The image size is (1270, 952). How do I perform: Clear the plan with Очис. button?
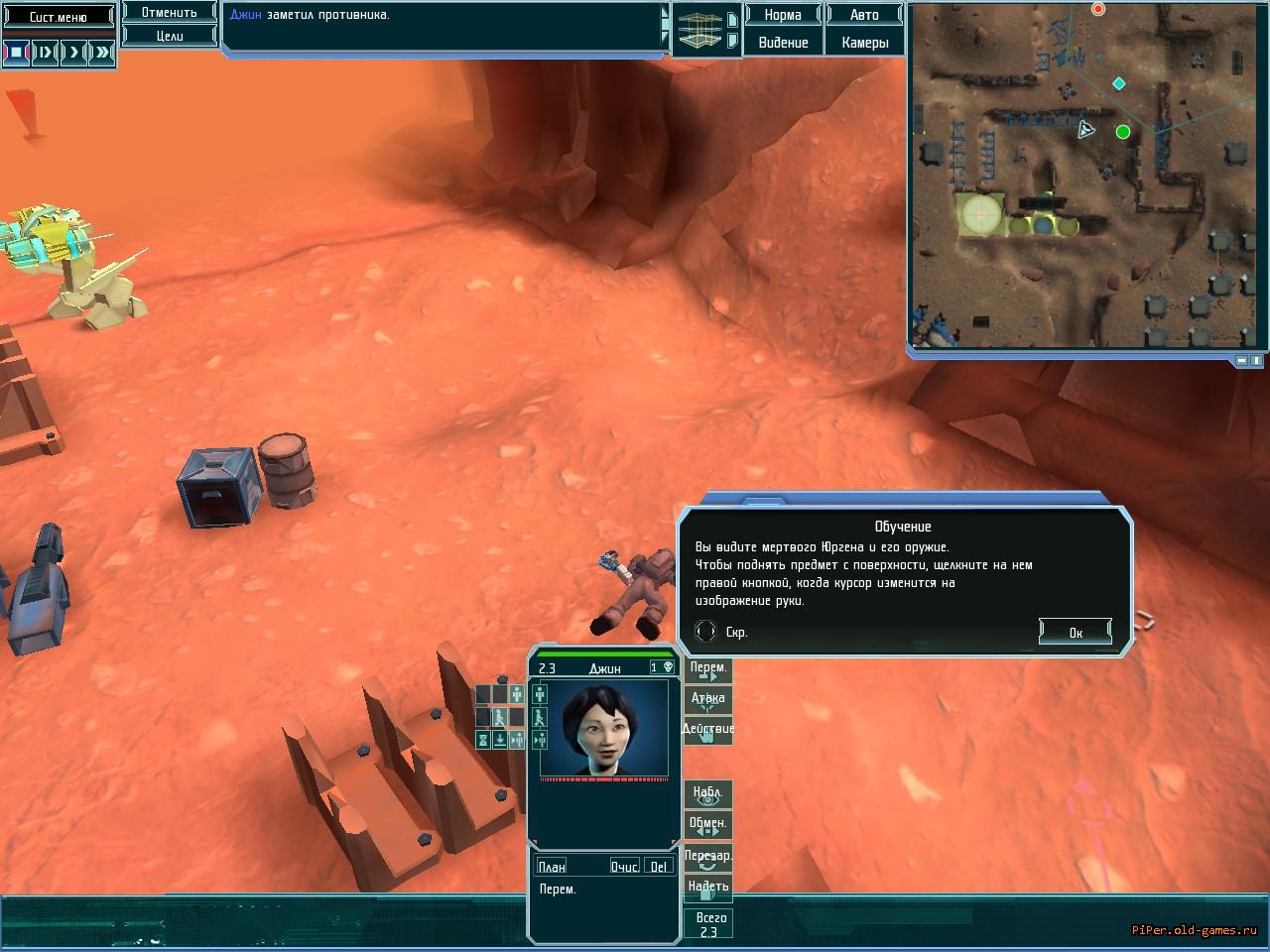624,867
